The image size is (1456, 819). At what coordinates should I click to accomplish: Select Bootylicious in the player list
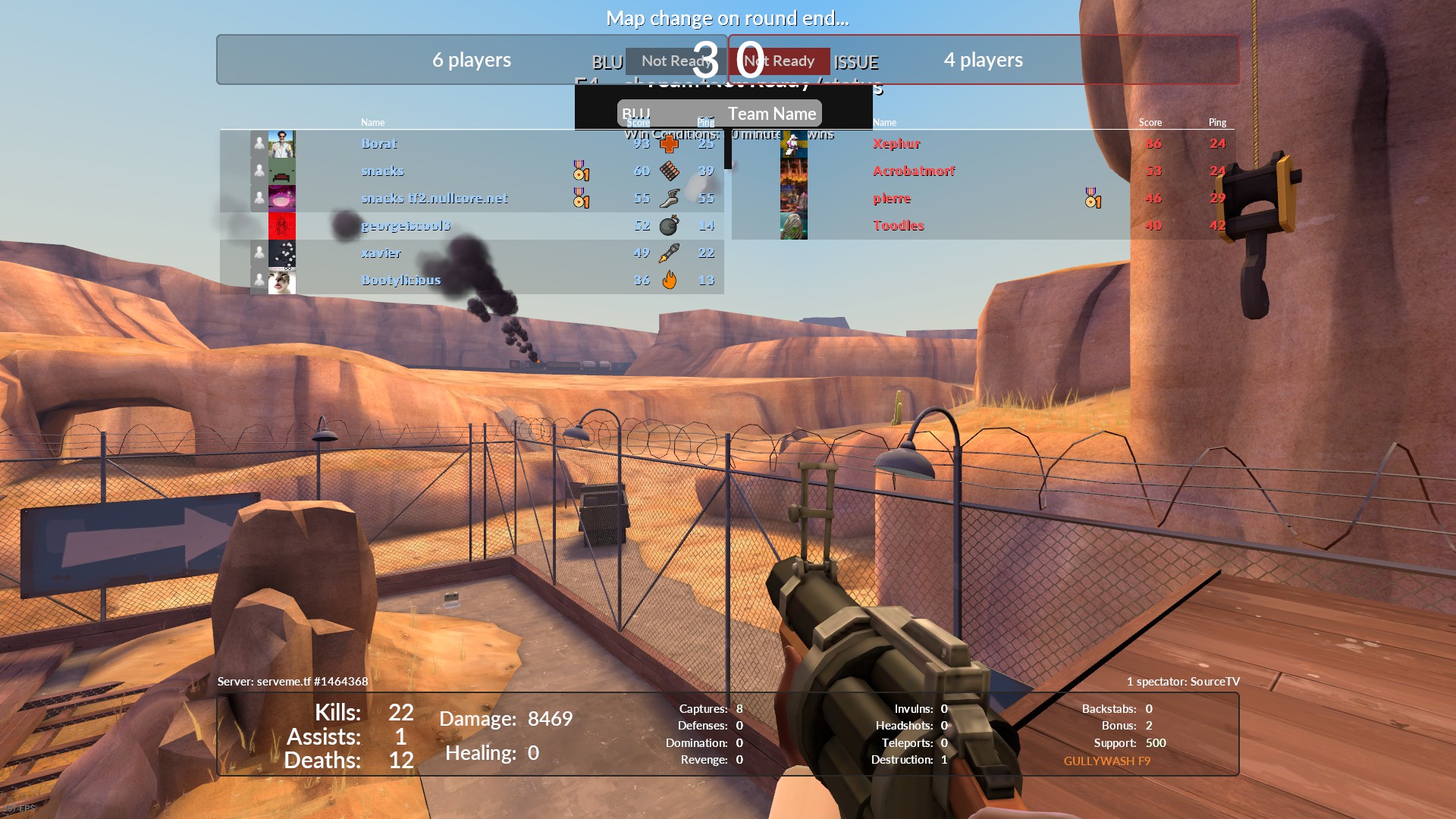coord(400,280)
